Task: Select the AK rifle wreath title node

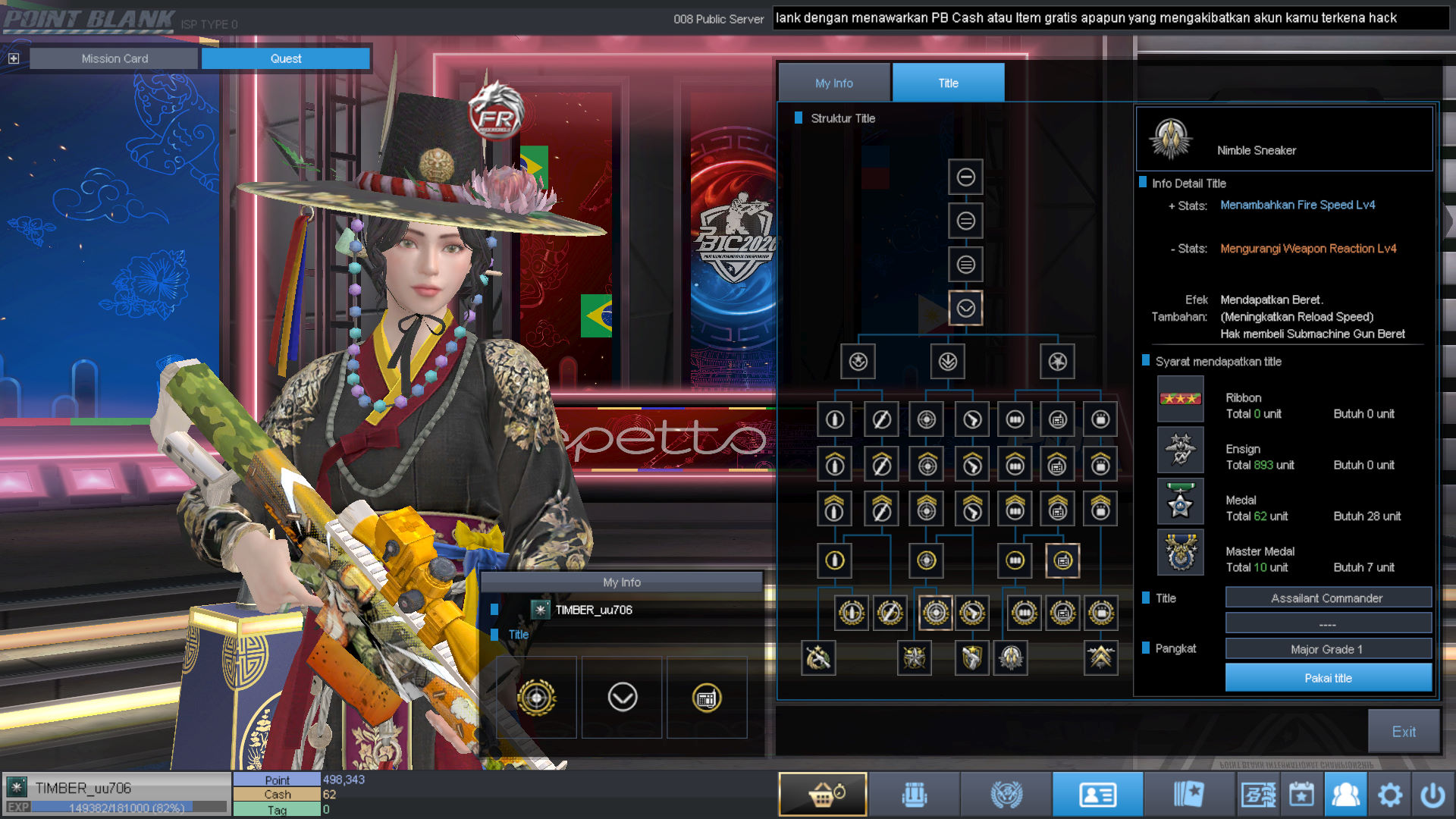Action: [x=818, y=657]
